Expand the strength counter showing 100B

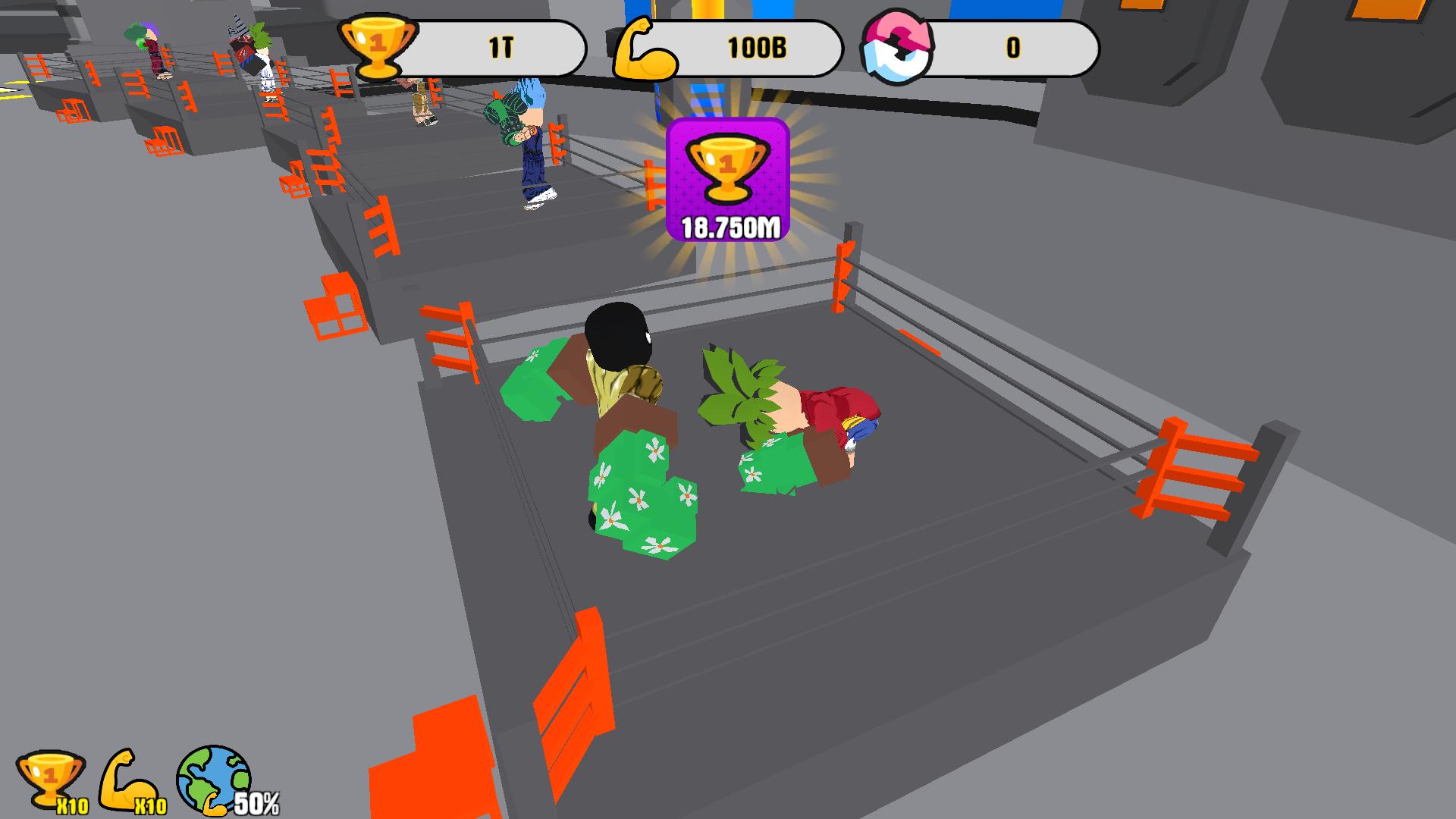pos(756,47)
